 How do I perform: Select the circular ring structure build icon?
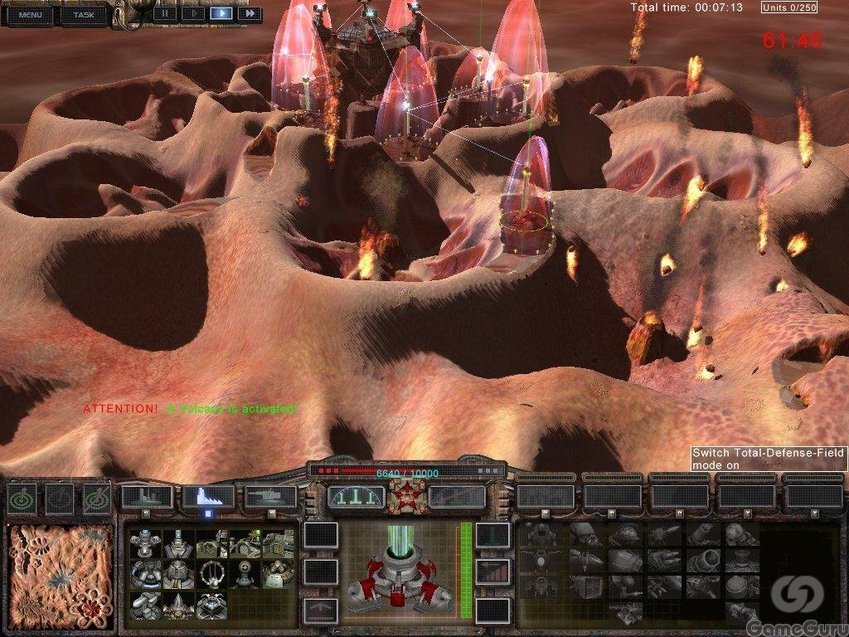coord(212,573)
